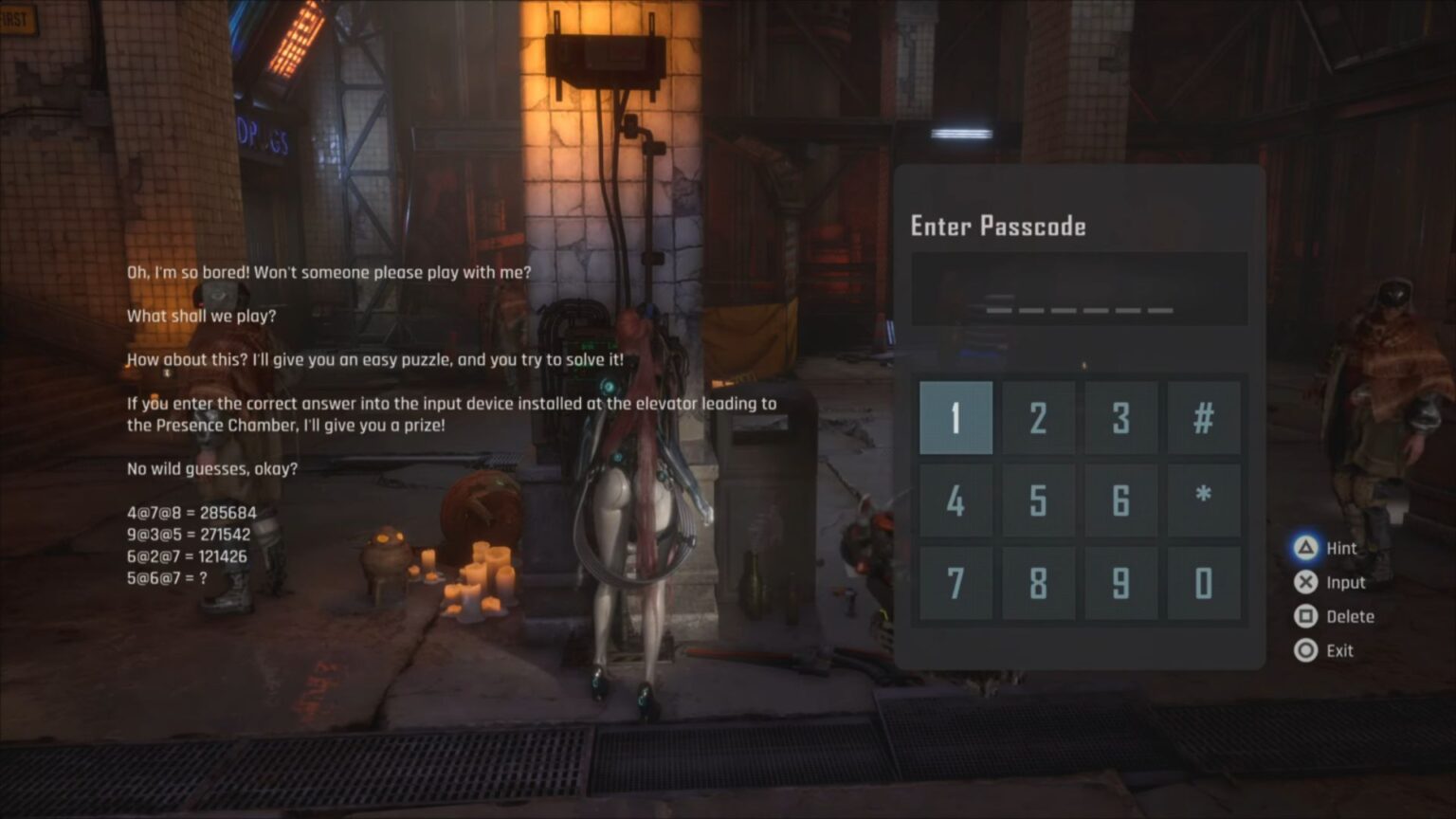Select the 9 key

pos(1120,583)
